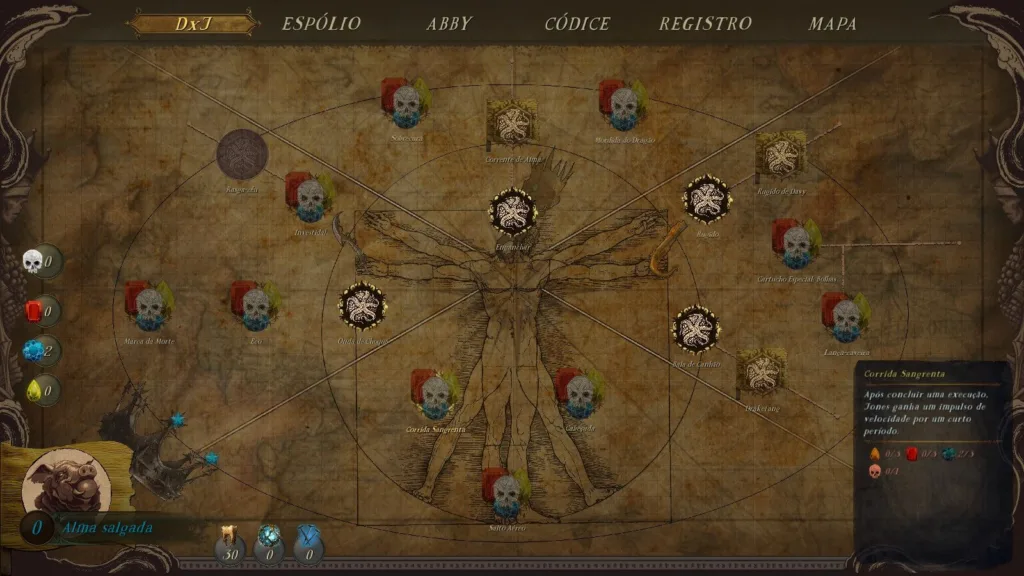
Task: Select the Corrente de Atma node
Action: click(x=511, y=123)
